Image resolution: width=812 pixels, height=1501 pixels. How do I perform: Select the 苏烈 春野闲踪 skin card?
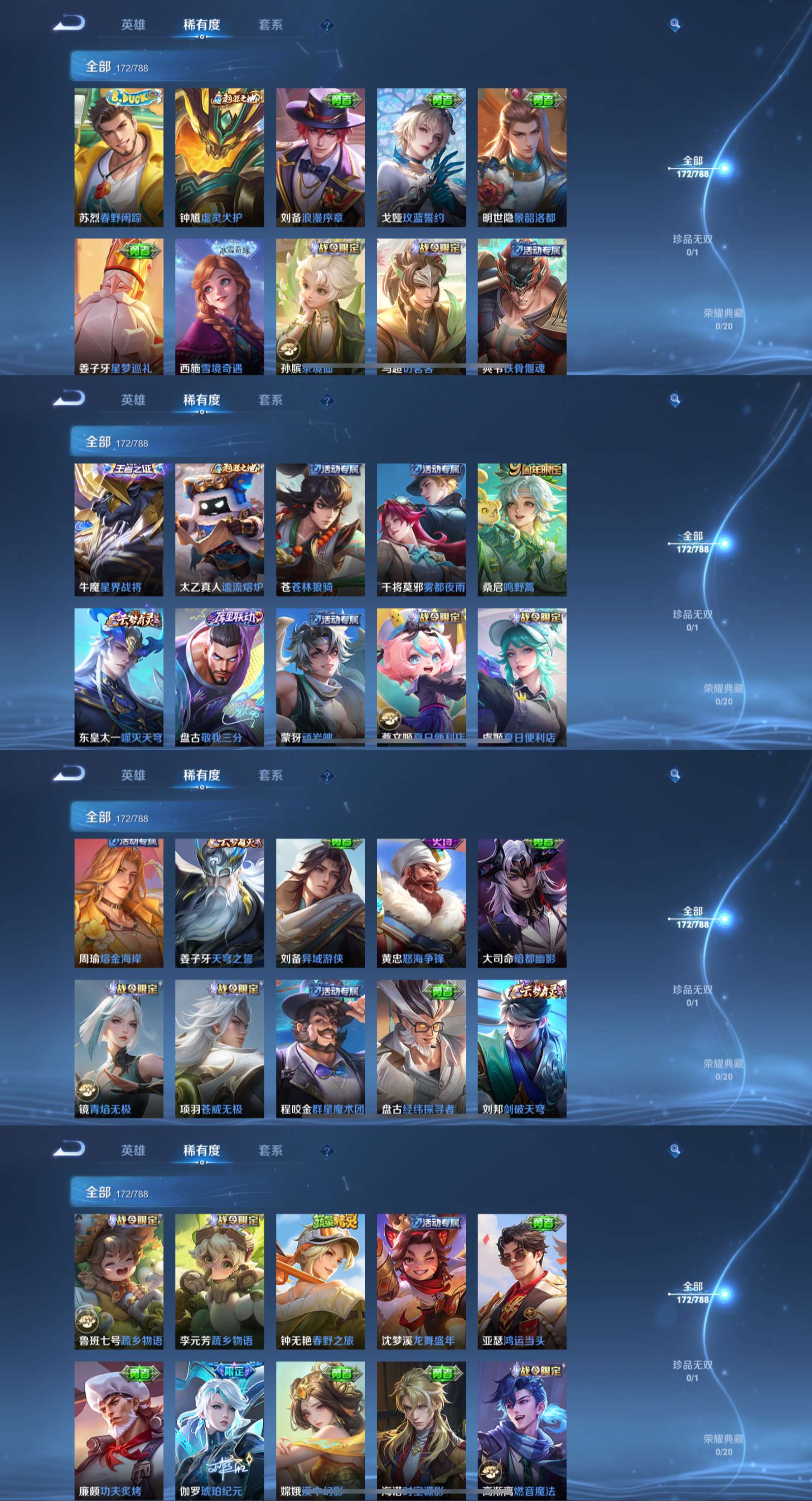(x=119, y=157)
